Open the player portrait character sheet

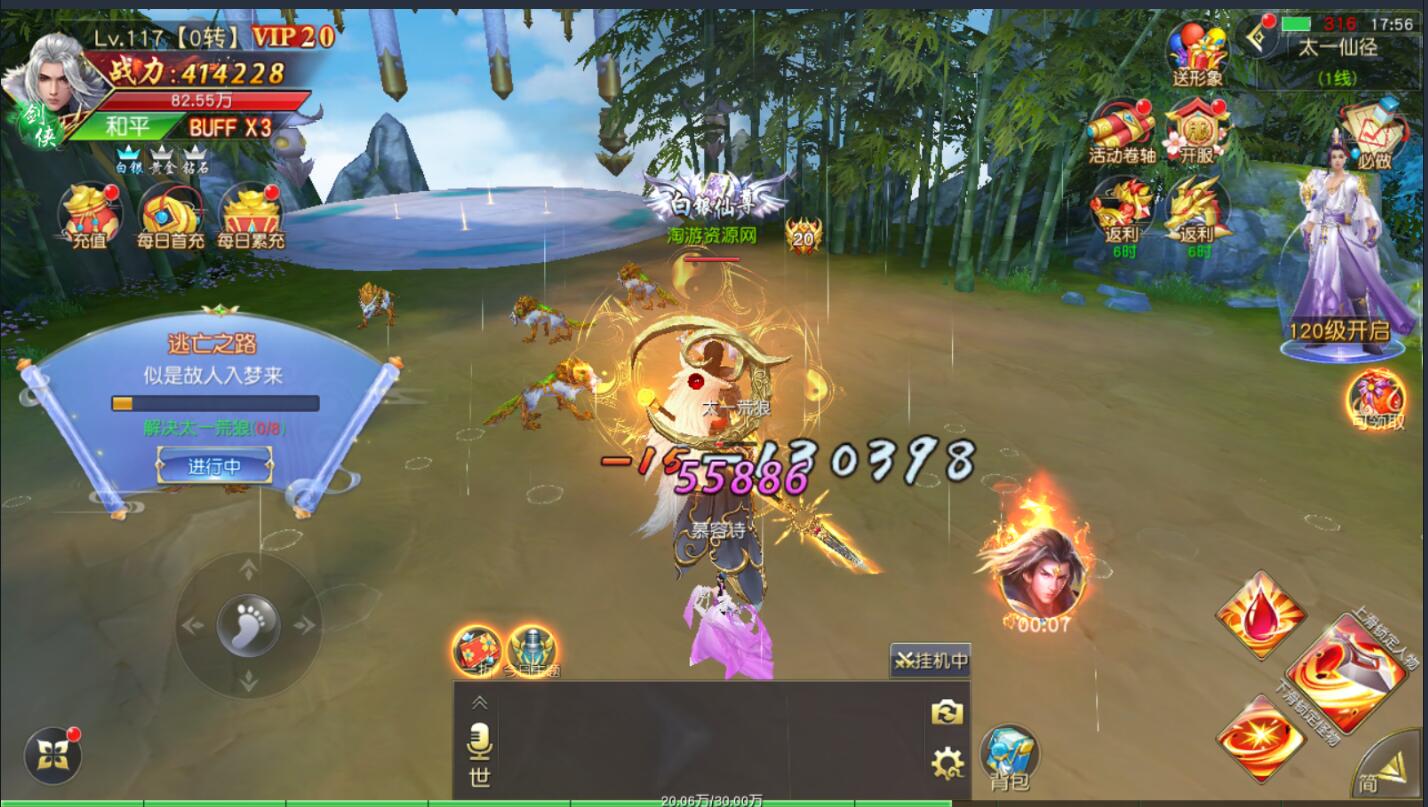click(x=62, y=78)
